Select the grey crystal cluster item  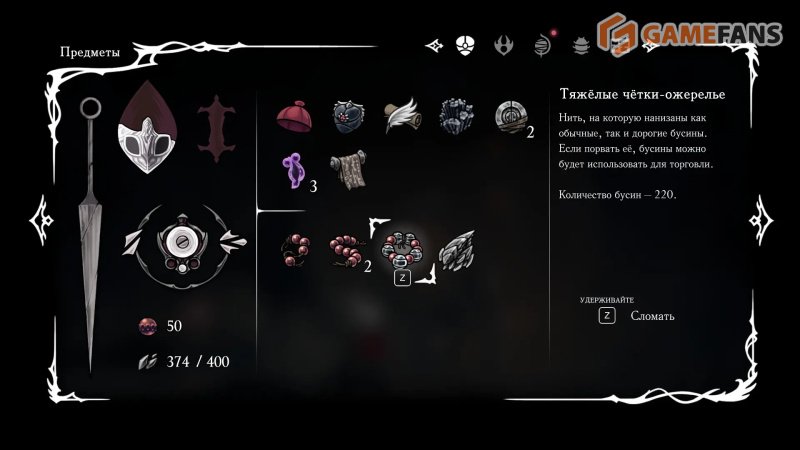[457, 116]
